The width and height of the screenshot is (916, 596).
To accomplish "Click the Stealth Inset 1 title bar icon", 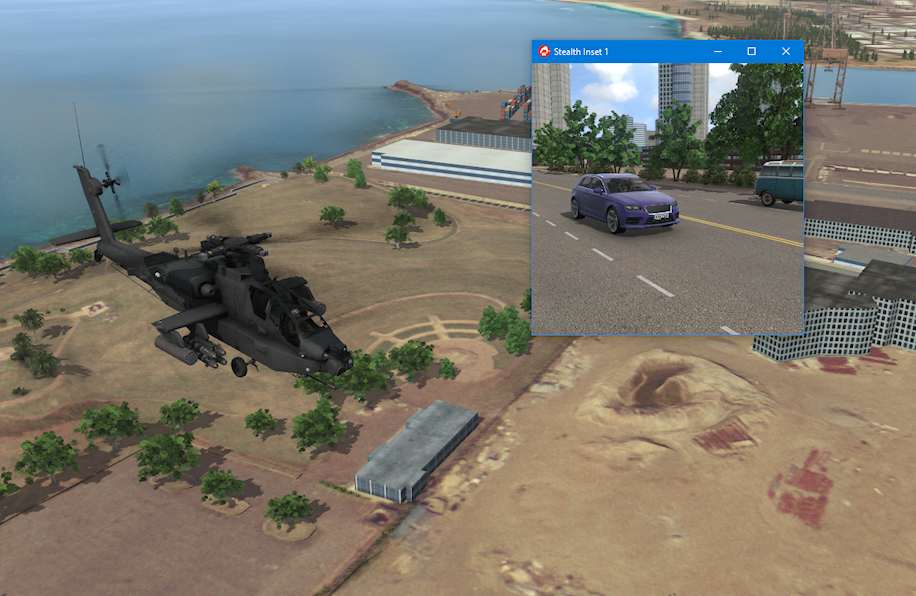I will point(544,51).
